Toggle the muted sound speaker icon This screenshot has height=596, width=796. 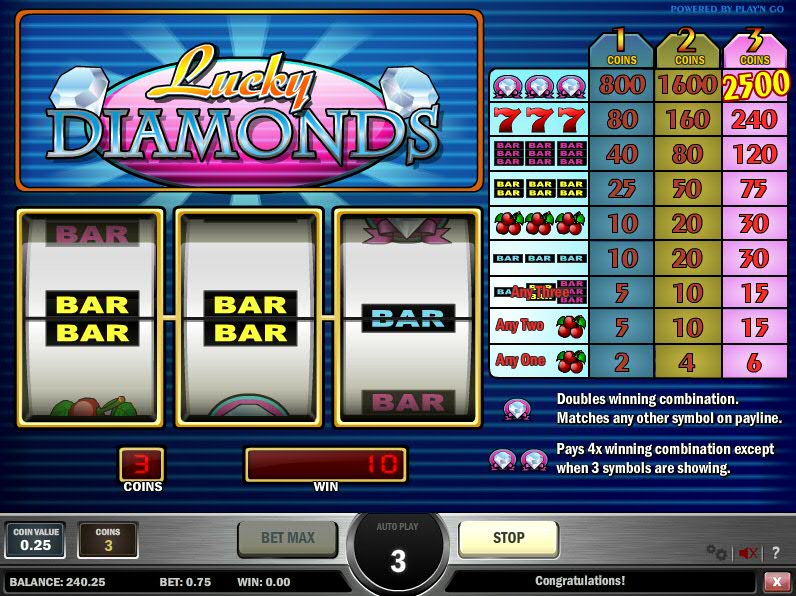pos(747,552)
